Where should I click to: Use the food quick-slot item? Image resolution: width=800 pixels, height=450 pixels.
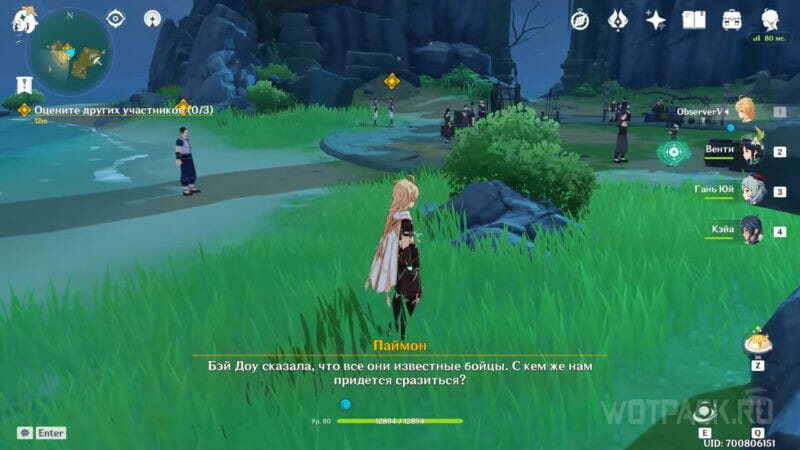click(757, 344)
